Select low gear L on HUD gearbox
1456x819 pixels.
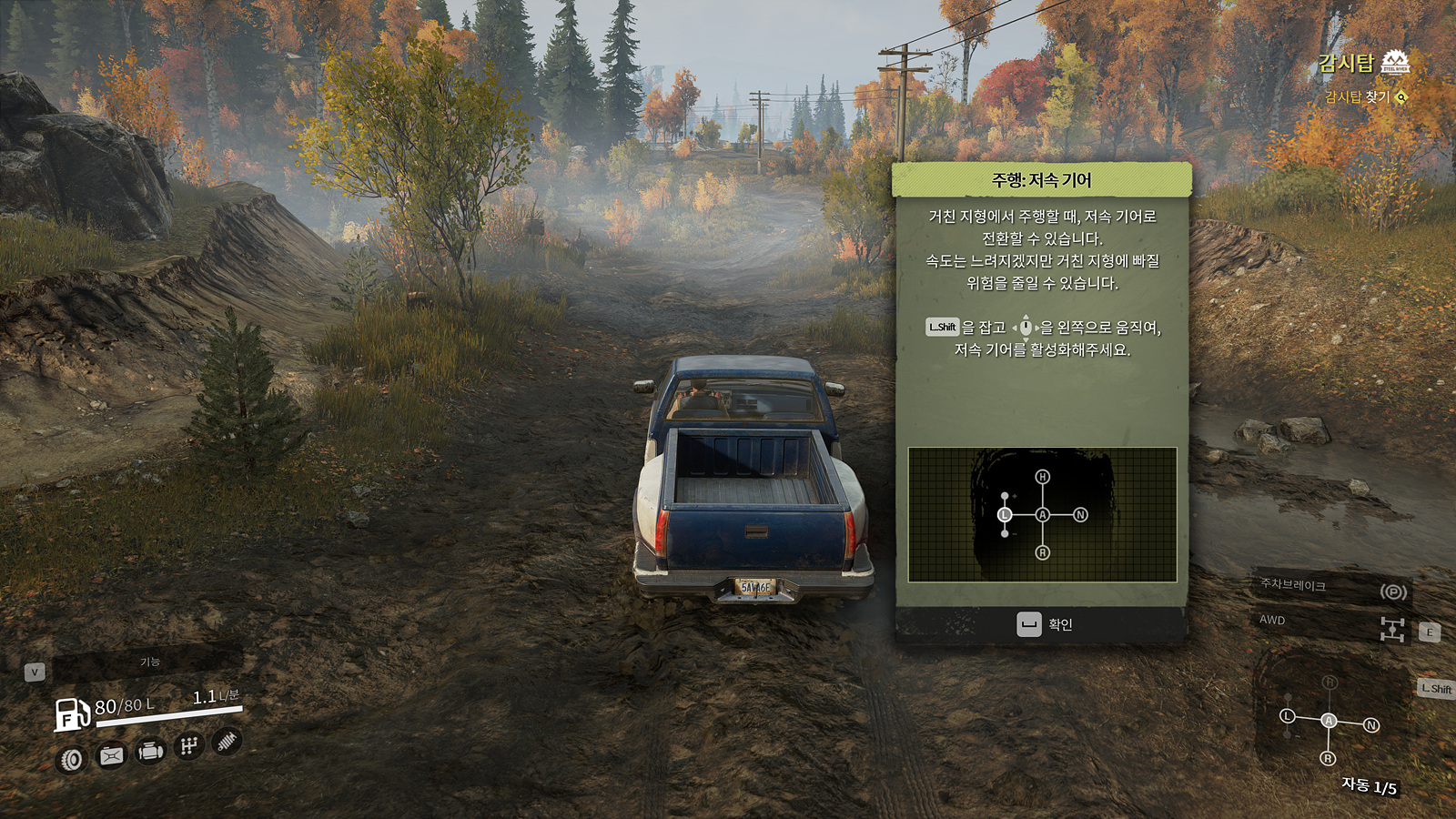[1287, 716]
